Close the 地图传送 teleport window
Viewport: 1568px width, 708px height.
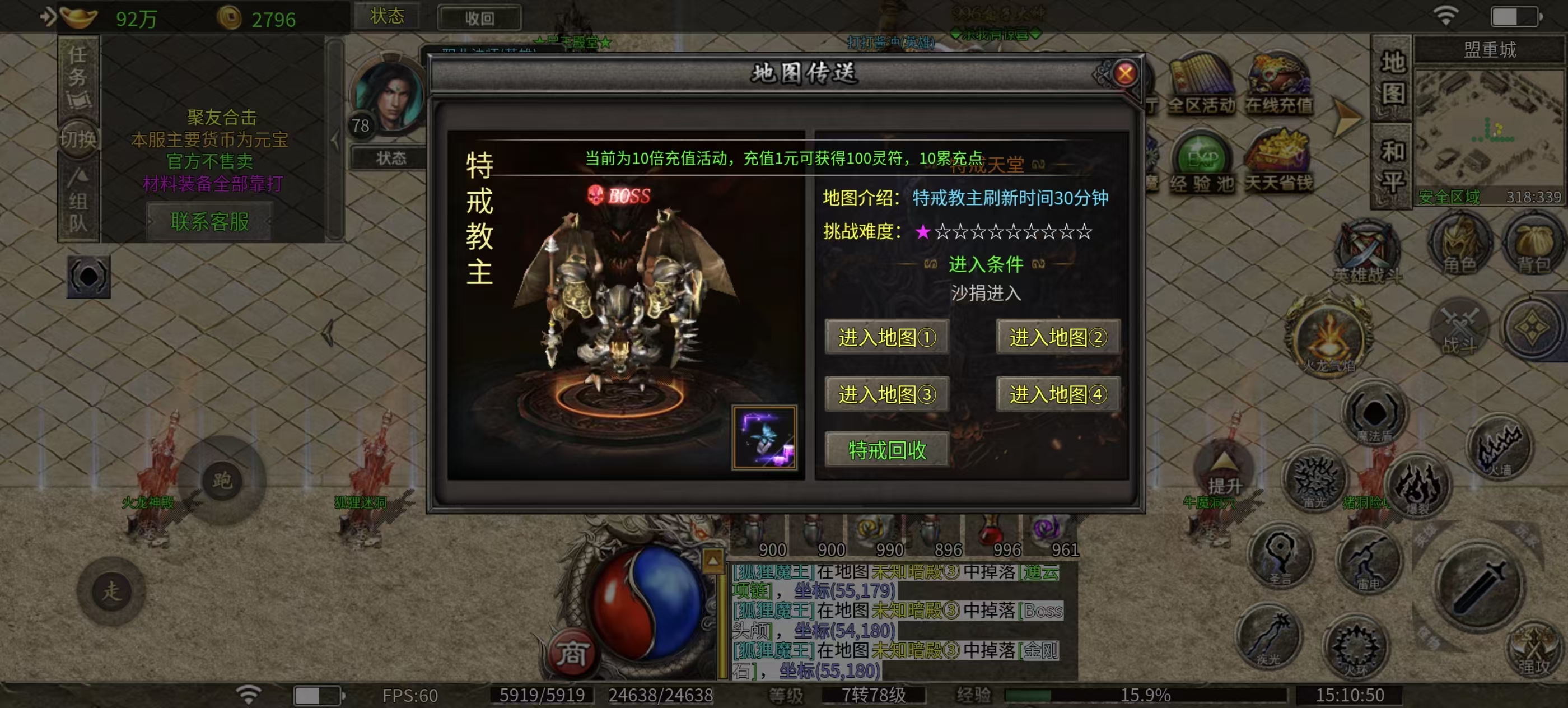click(x=1125, y=73)
